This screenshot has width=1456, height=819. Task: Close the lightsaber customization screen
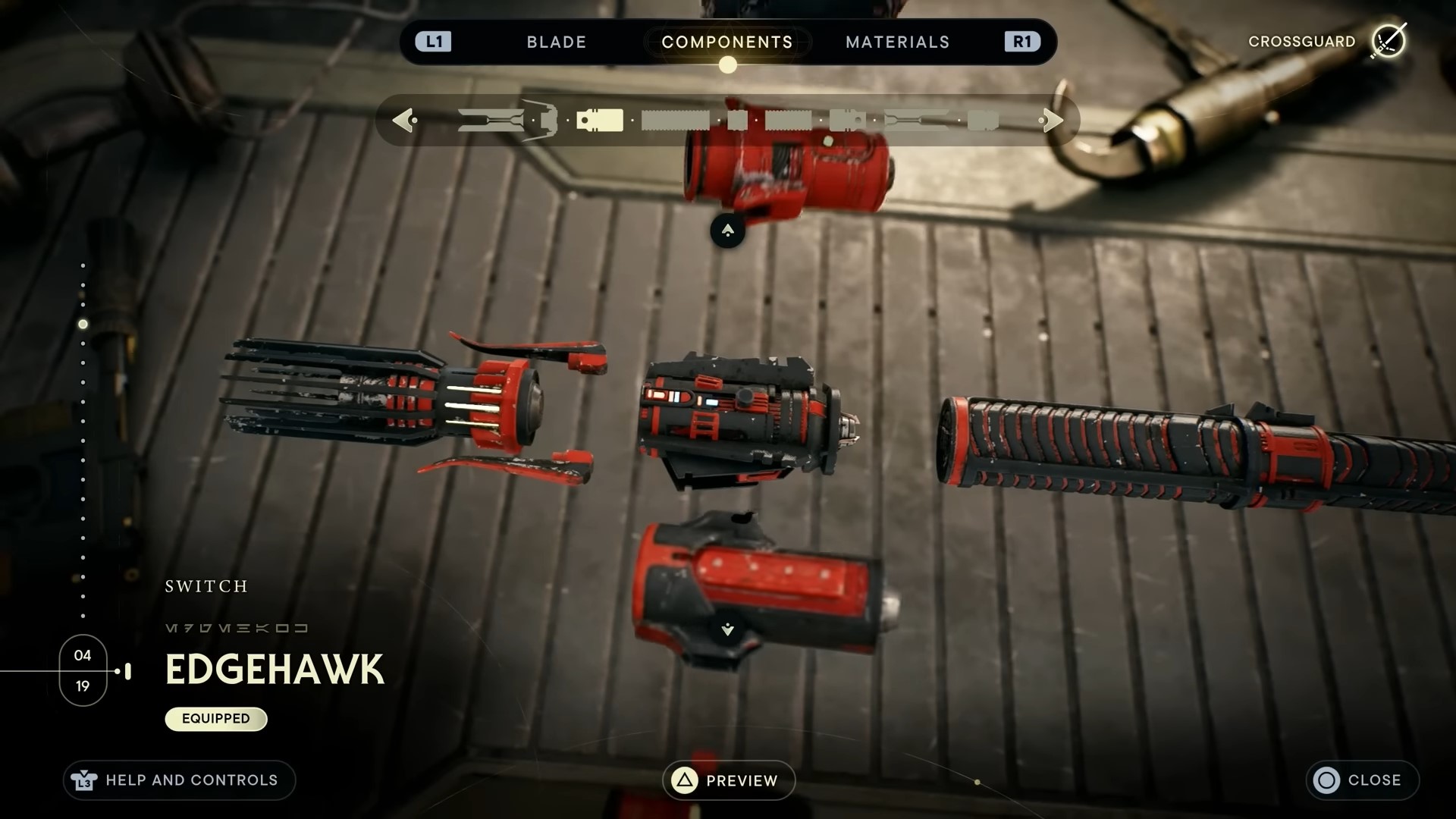point(1361,780)
